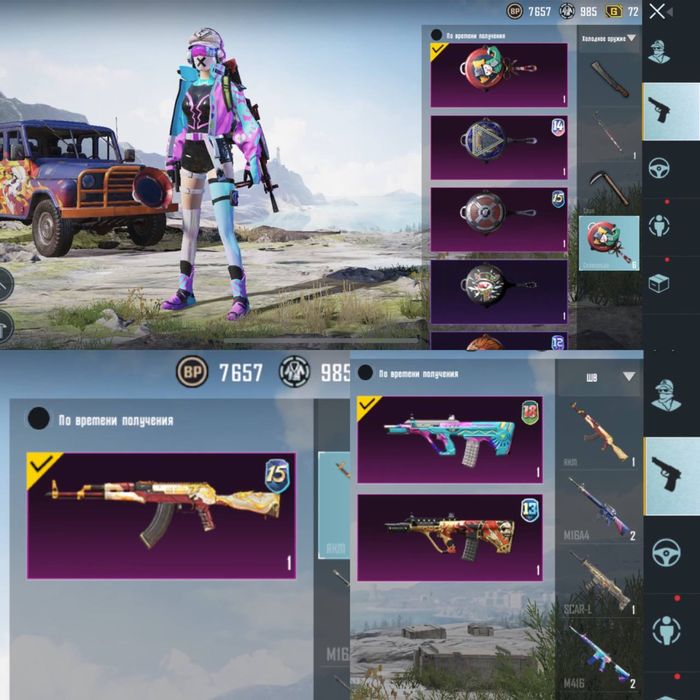Select the teal-pink rifle skin with level 18 badge

(449, 439)
